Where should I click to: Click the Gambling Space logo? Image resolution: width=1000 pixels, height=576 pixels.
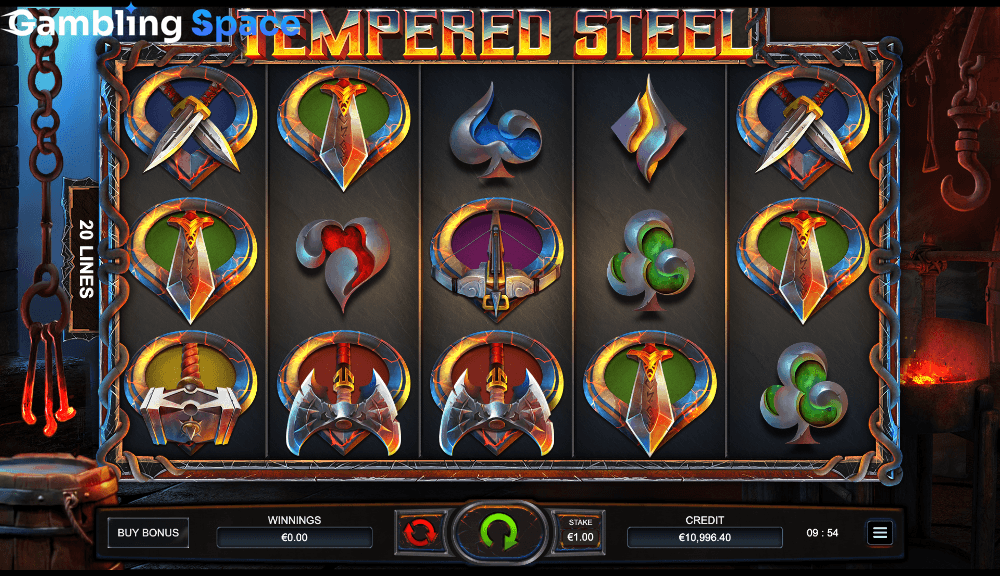150,24
